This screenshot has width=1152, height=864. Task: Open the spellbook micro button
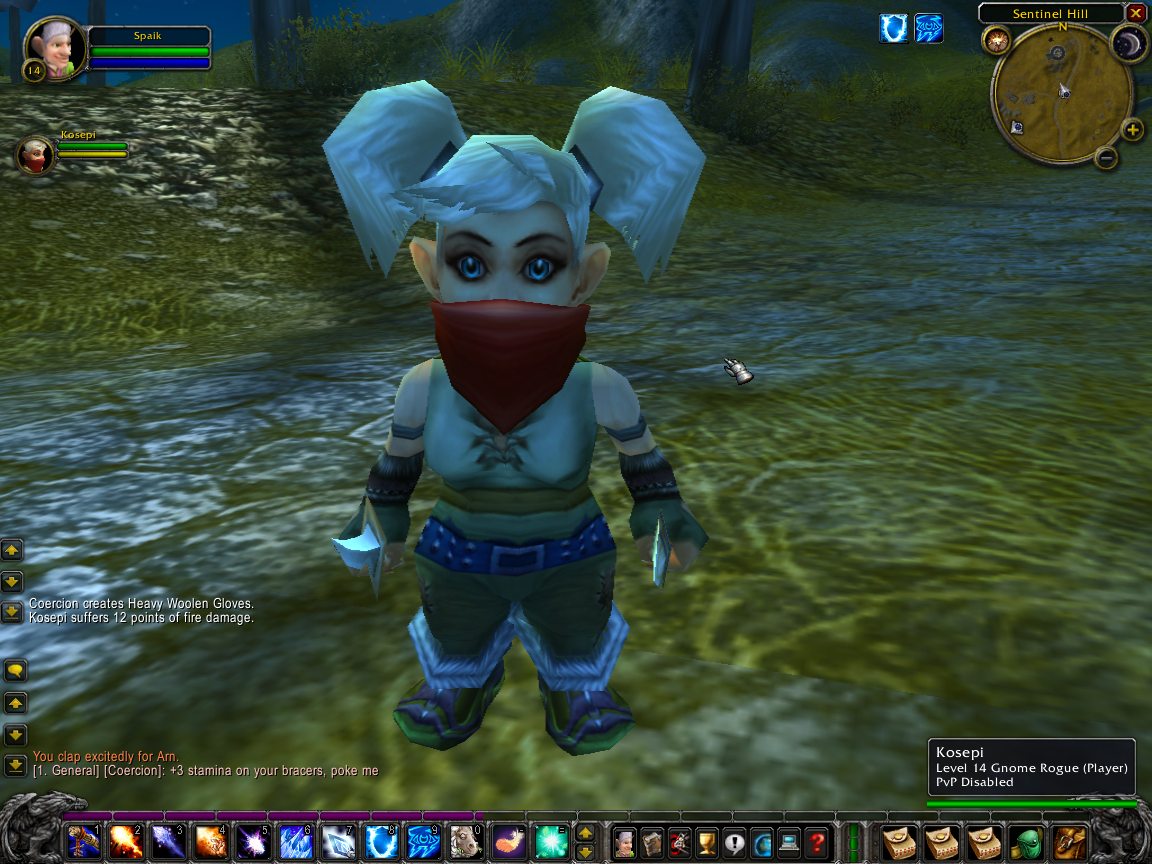tap(652, 842)
